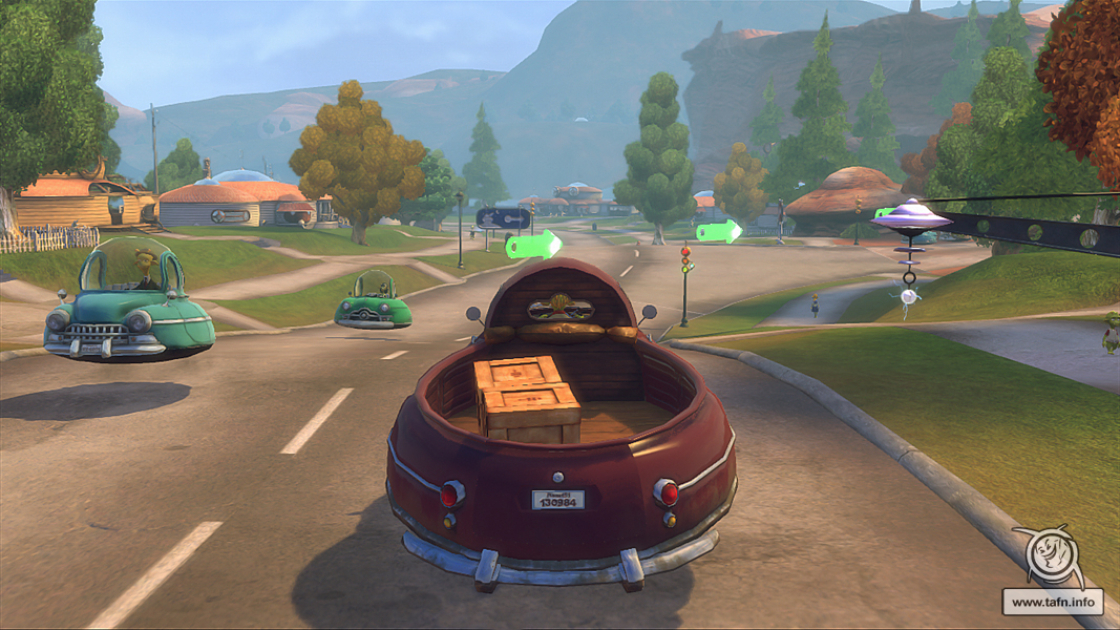Screen dimensions: 1120x630
Task: Click the www.tafn.info watermark text
Action: tap(1052, 602)
